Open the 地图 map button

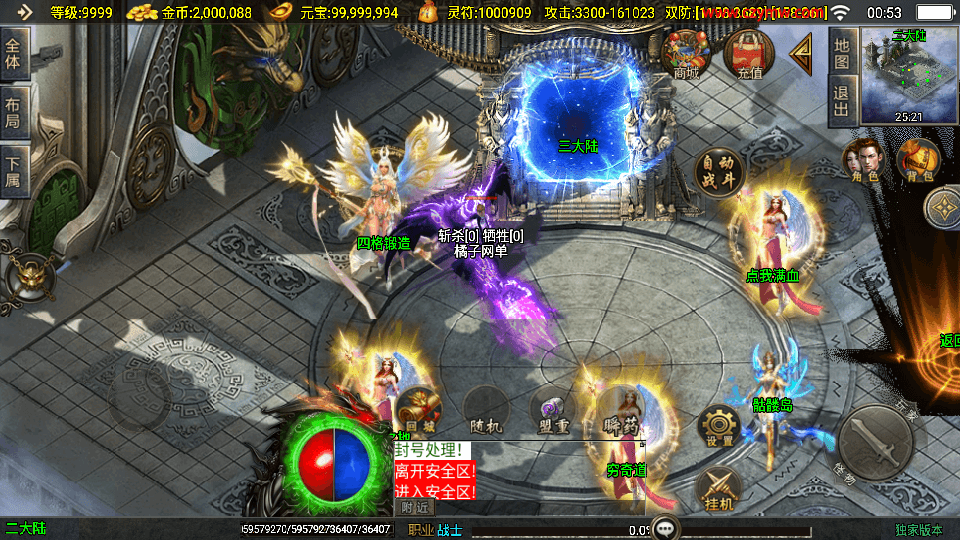(842, 53)
